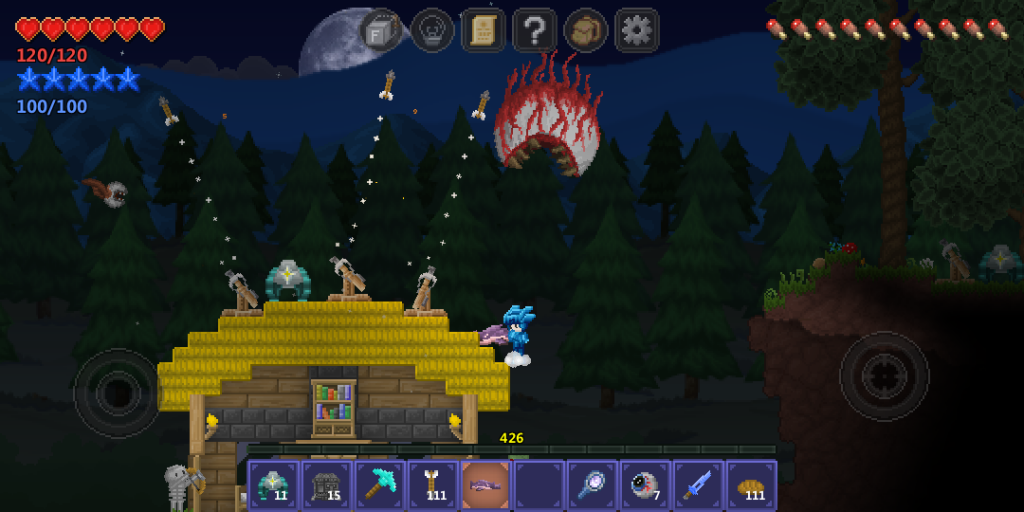Toggle the lightbulb button

coord(432,30)
